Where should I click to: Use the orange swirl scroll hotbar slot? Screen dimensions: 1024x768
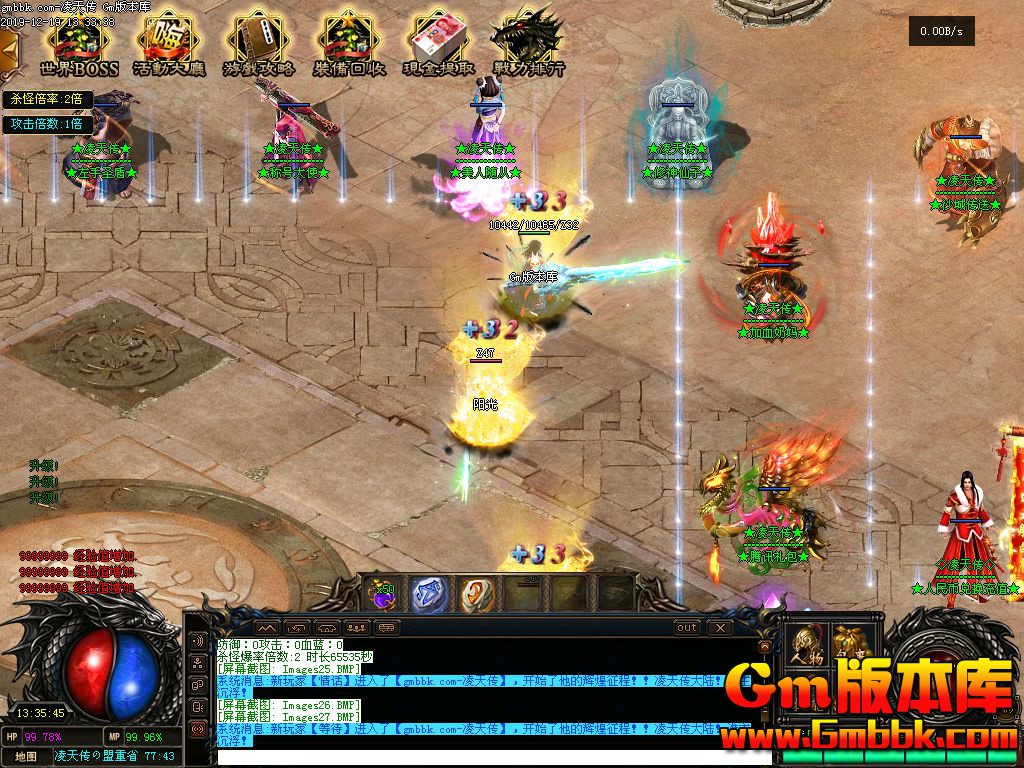click(477, 594)
